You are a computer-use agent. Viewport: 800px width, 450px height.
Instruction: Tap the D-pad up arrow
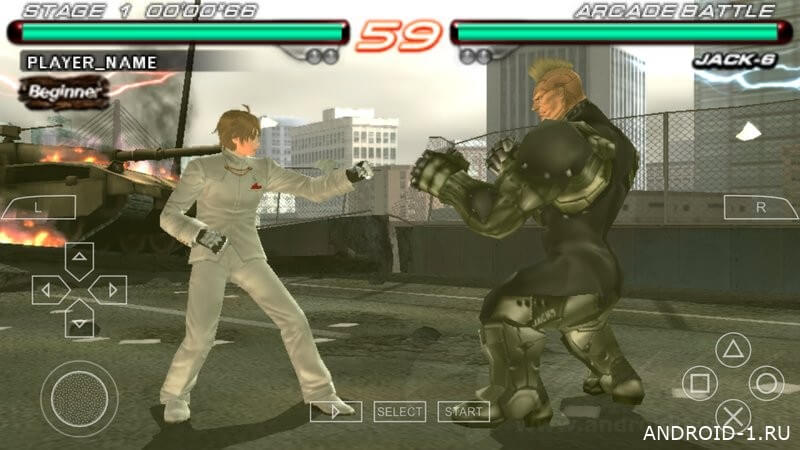pos(79,259)
